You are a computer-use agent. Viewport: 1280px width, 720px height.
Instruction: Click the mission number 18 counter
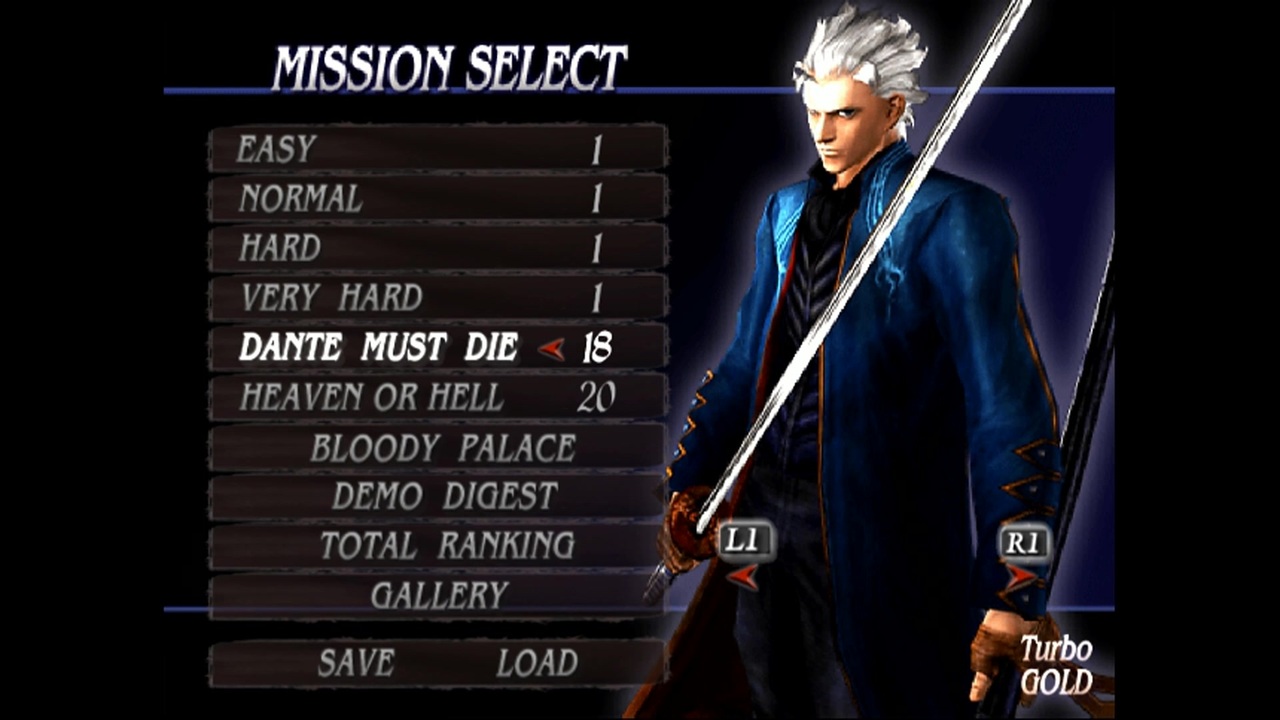click(x=598, y=348)
